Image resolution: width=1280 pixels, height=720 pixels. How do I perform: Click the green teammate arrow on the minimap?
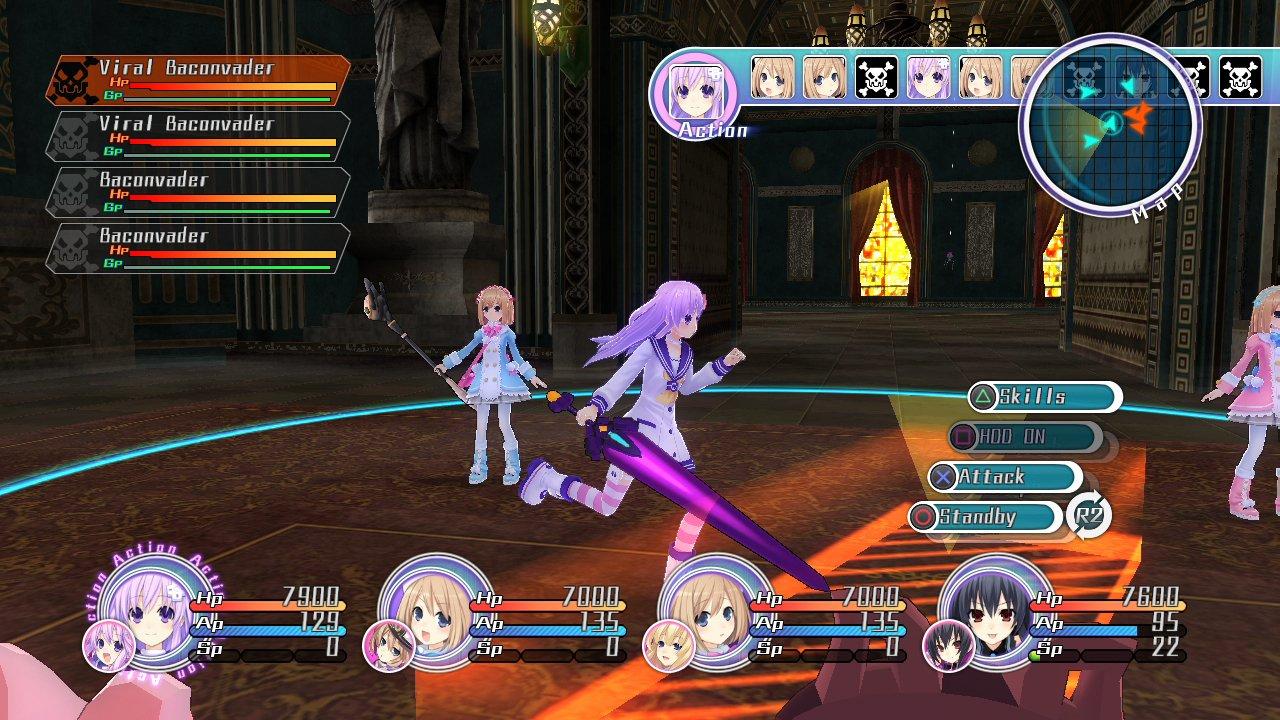point(1090,140)
